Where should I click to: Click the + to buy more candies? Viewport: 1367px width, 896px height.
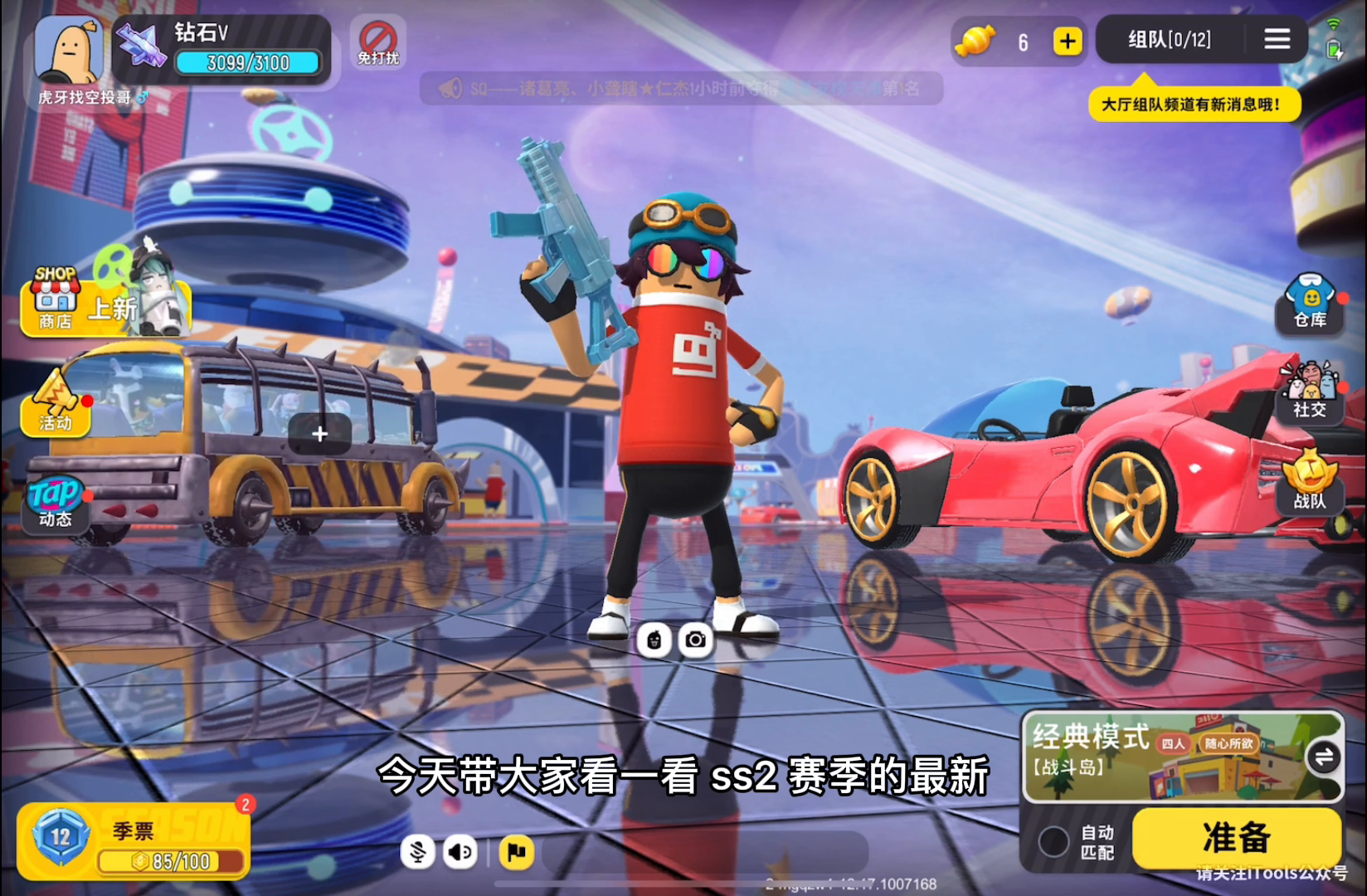pos(1068,39)
